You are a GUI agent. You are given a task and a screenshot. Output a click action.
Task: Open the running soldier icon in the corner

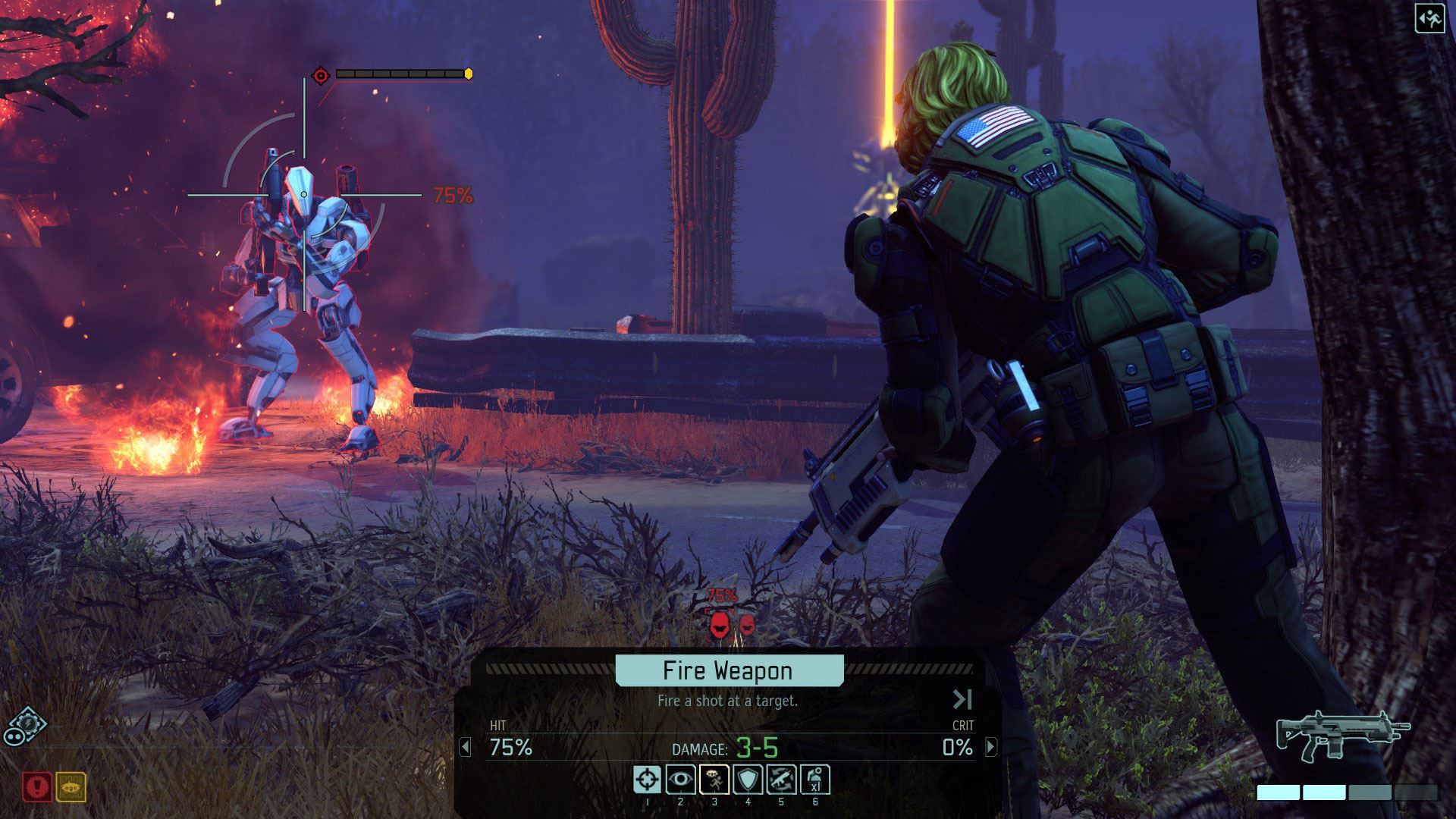pos(1429,19)
